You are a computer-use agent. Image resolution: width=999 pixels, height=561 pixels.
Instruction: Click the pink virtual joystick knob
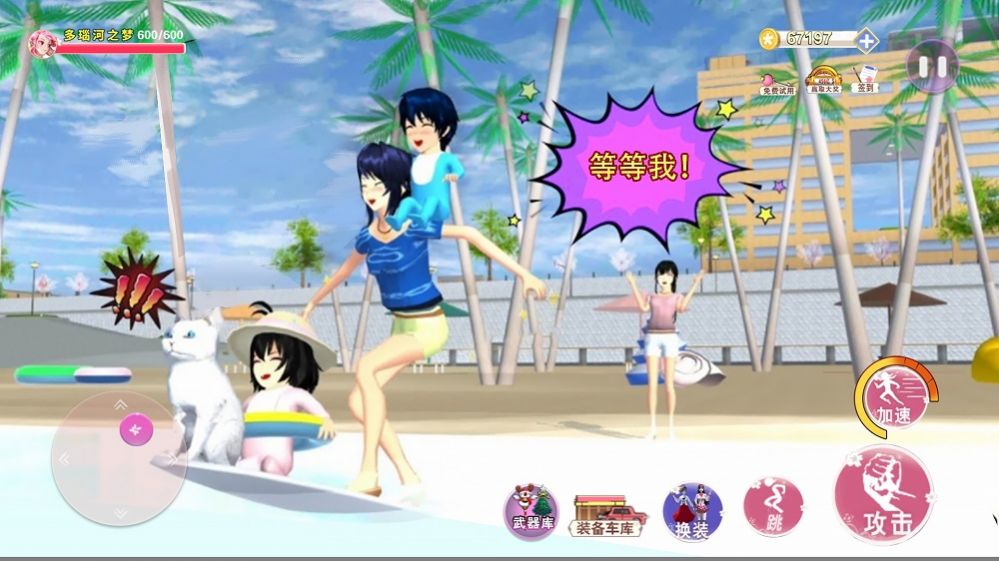point(135,430)
